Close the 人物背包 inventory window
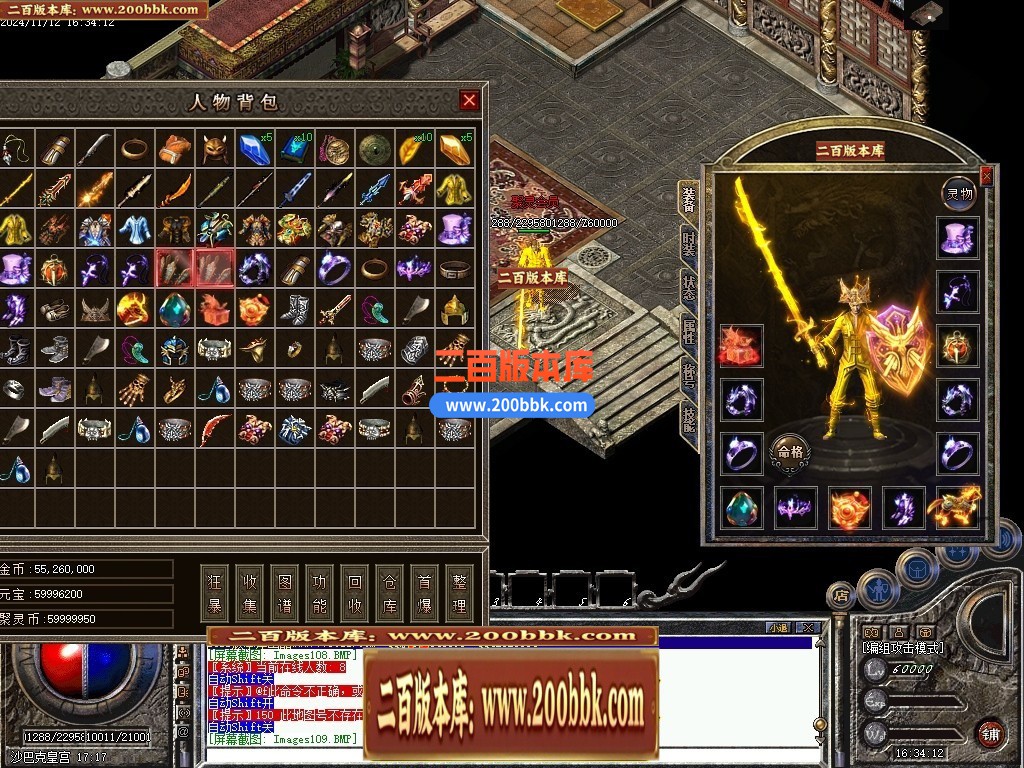The image size is (1024, 768). tap(469, 100)
